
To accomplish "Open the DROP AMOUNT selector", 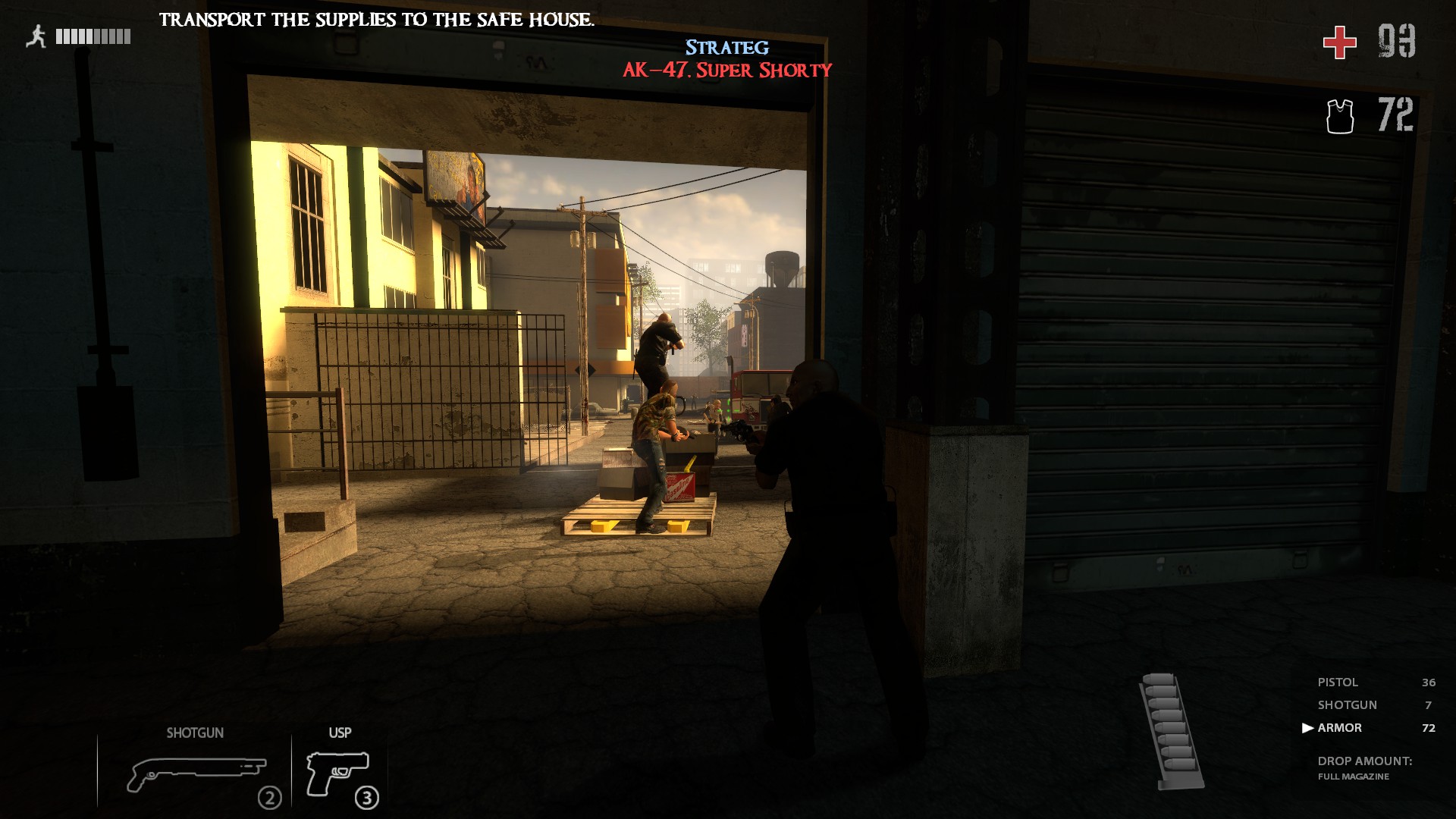I will (x=1365, y=759).
